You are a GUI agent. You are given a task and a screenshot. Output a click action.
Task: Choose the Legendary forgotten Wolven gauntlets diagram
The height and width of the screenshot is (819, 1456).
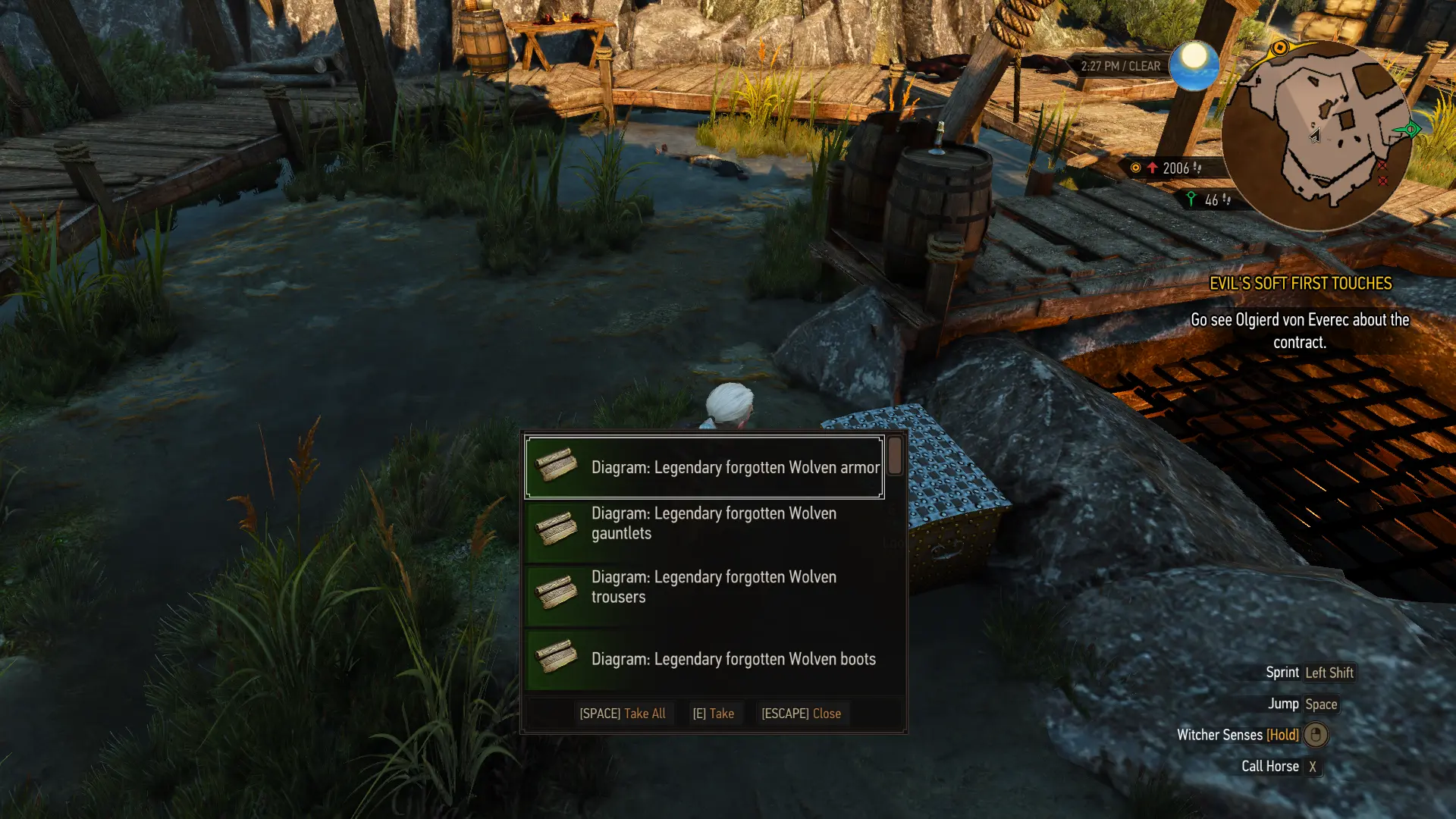704,523
